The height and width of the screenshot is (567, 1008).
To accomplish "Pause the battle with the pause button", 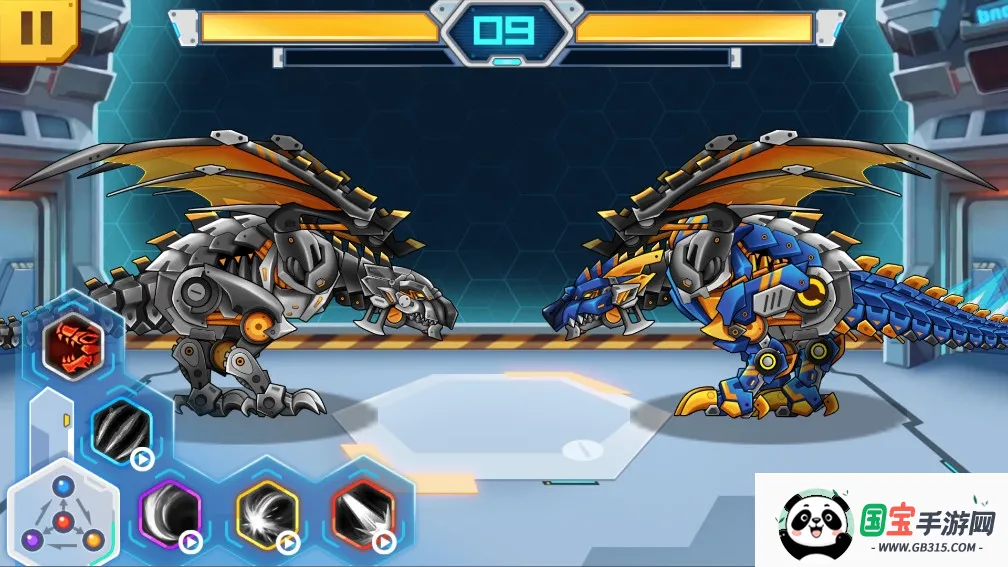I will pos(36,28).
